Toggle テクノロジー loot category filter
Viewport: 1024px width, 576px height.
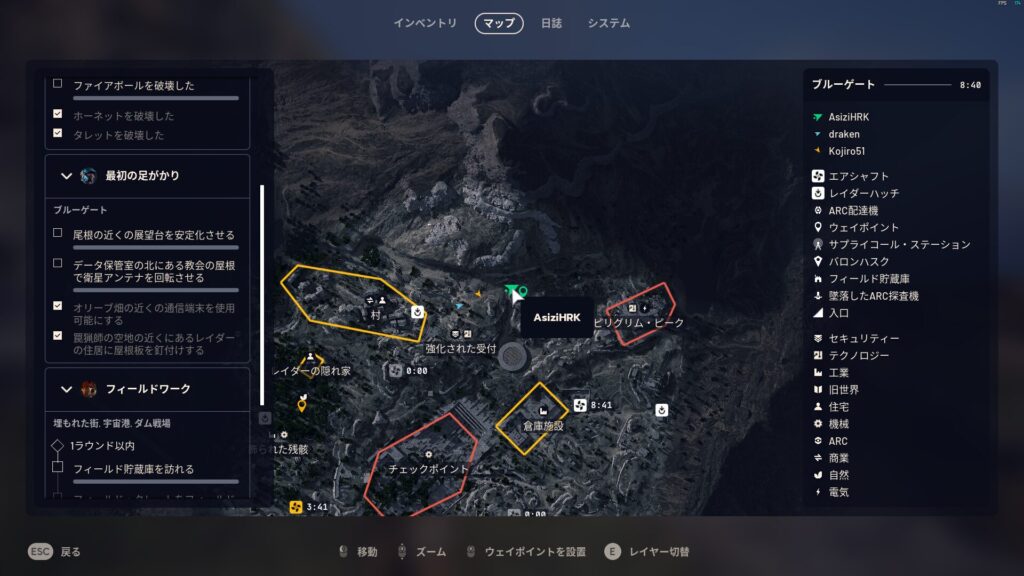tap(858, 356)
